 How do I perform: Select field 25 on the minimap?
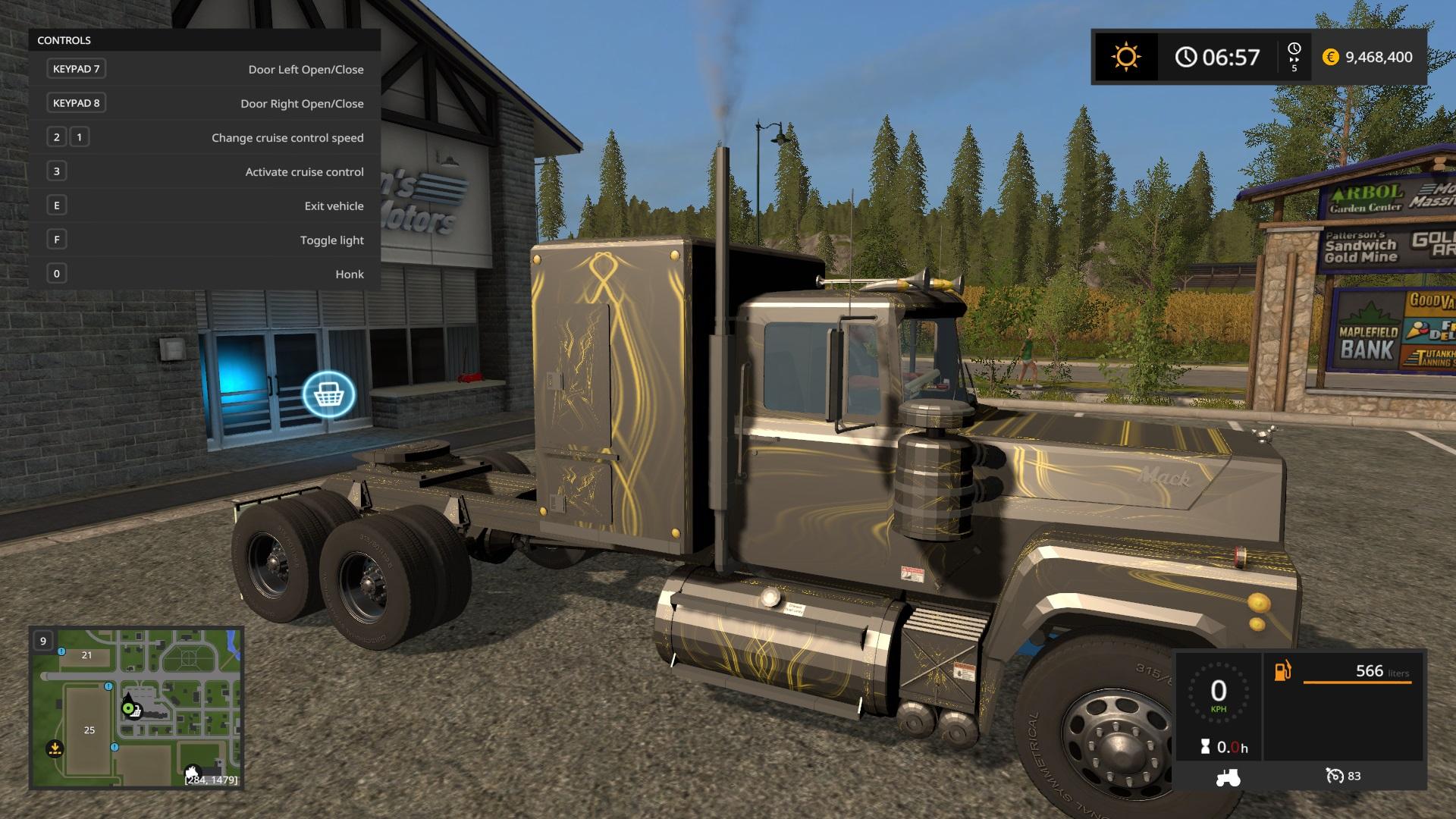click(89, 730)
